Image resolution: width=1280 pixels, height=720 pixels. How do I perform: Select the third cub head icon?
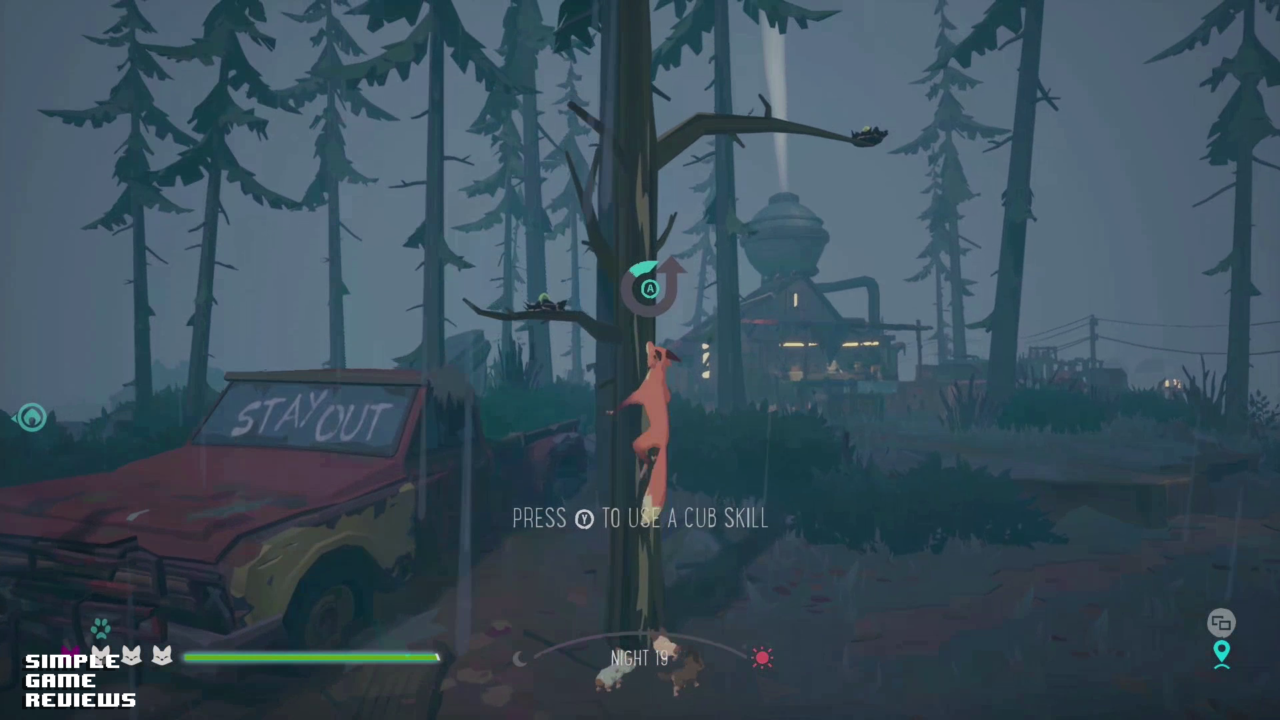[161, 656]
